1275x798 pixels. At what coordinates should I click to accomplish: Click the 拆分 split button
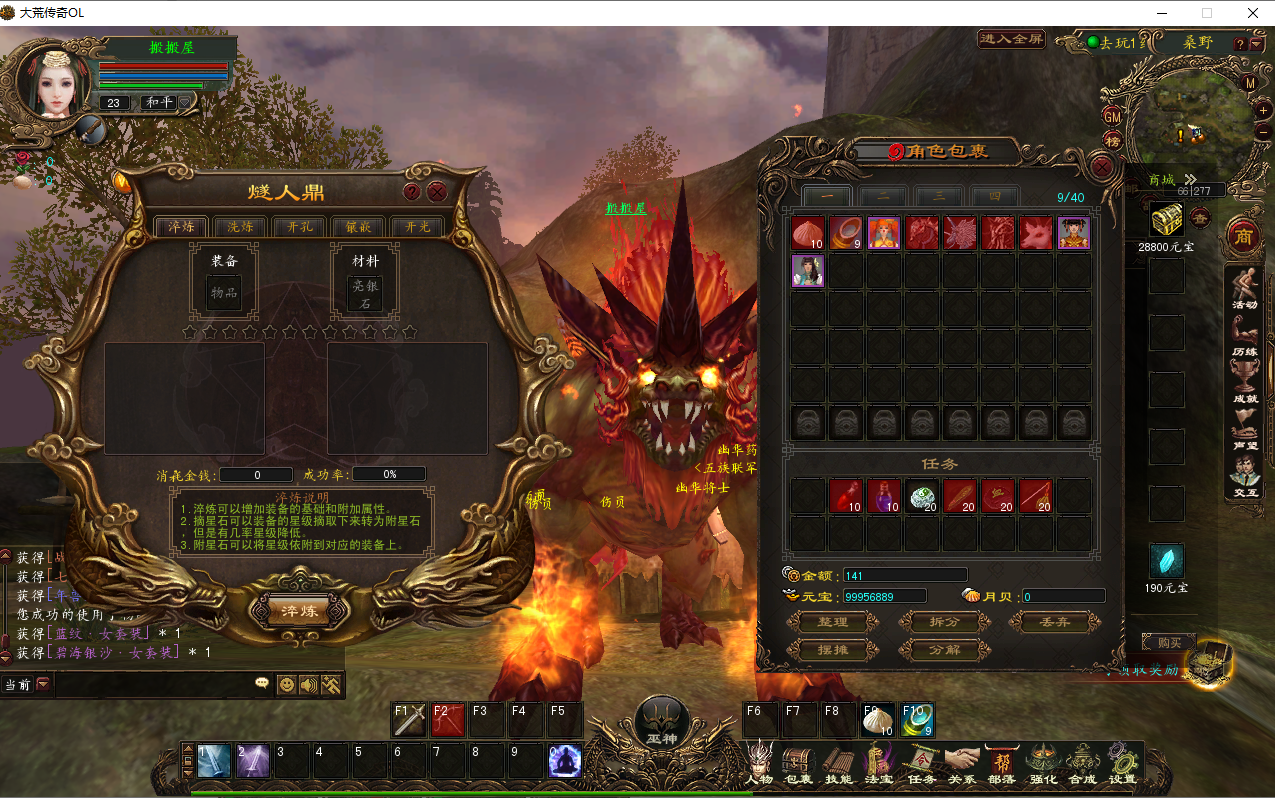(945, 622)
